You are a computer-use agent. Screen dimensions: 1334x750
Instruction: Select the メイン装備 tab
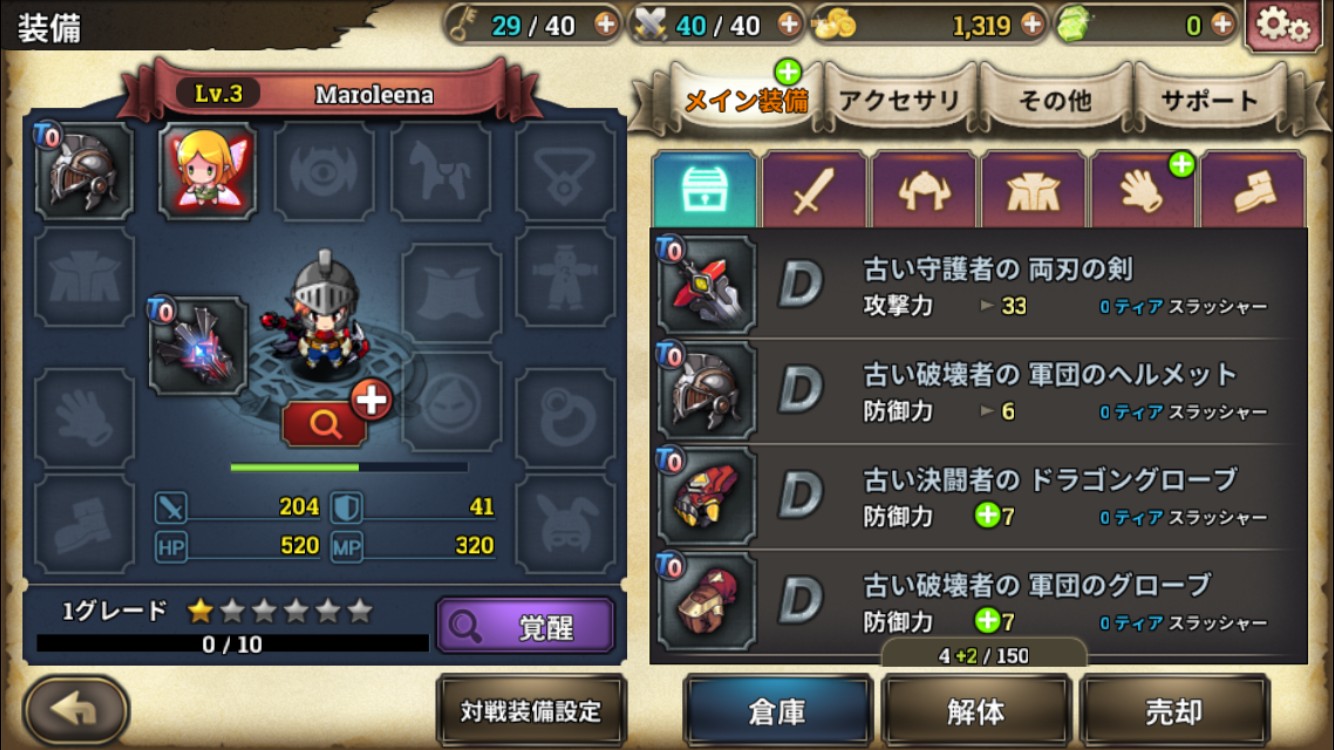[746, 100]
